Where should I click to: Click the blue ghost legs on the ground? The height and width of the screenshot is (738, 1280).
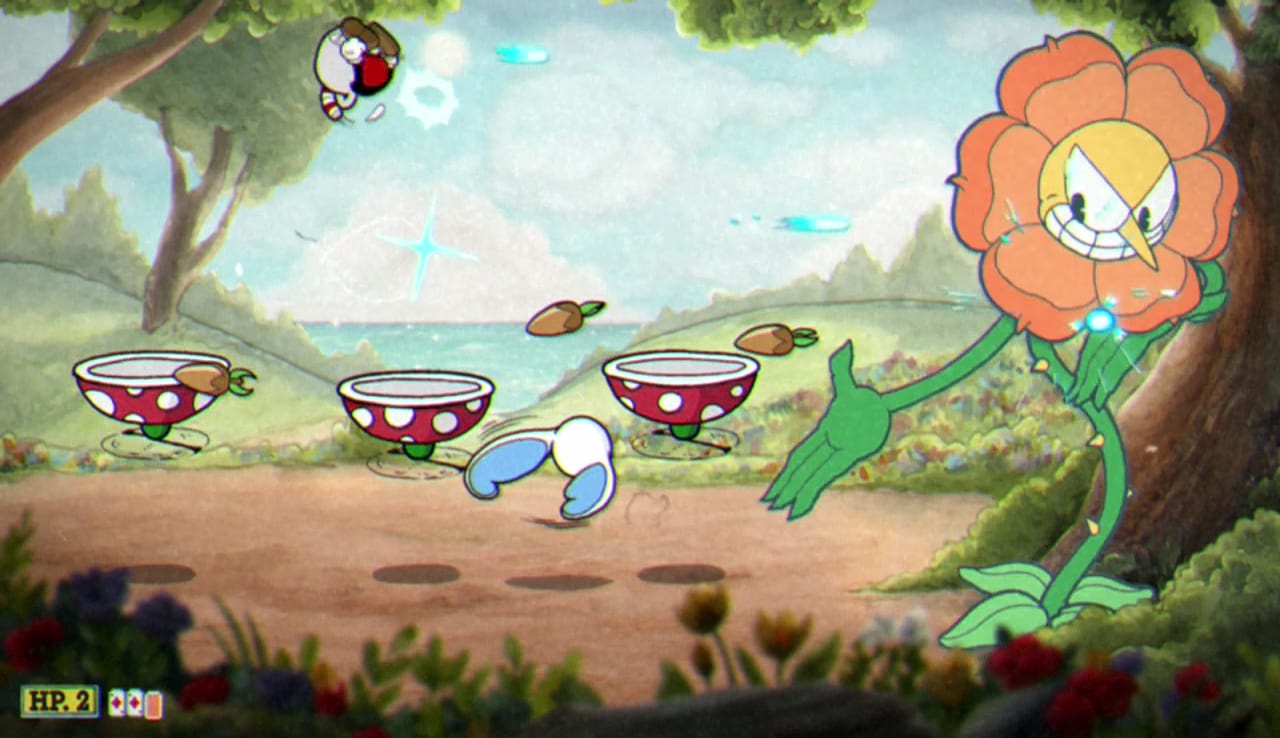(x=545, y=470)
